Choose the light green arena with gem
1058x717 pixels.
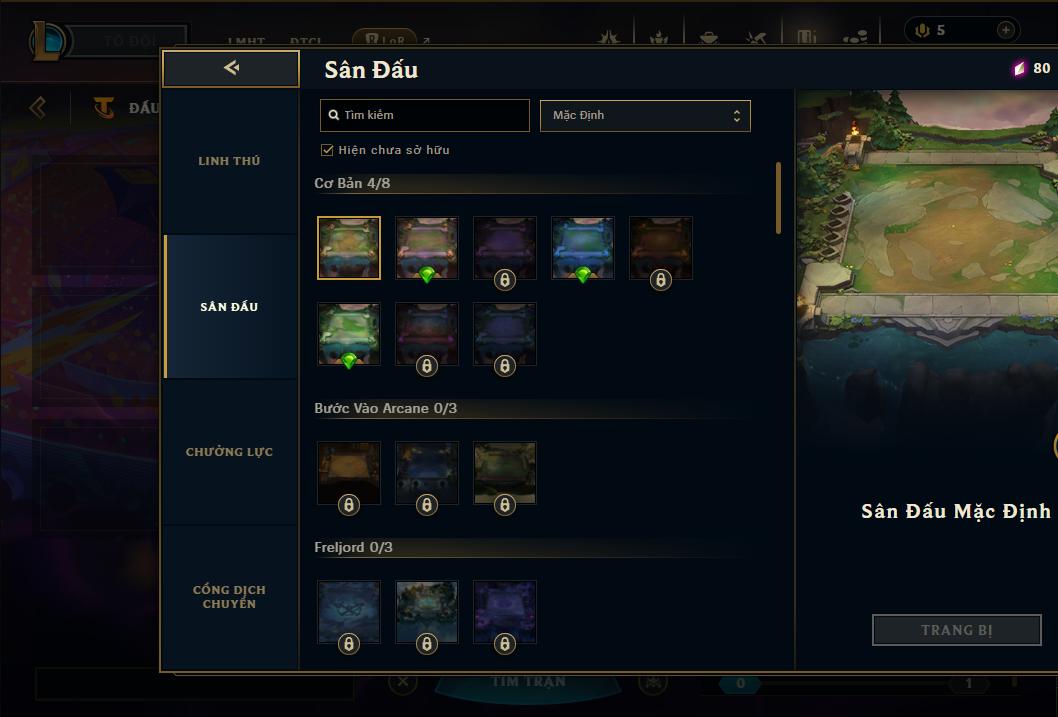click(x=349, y=333)
